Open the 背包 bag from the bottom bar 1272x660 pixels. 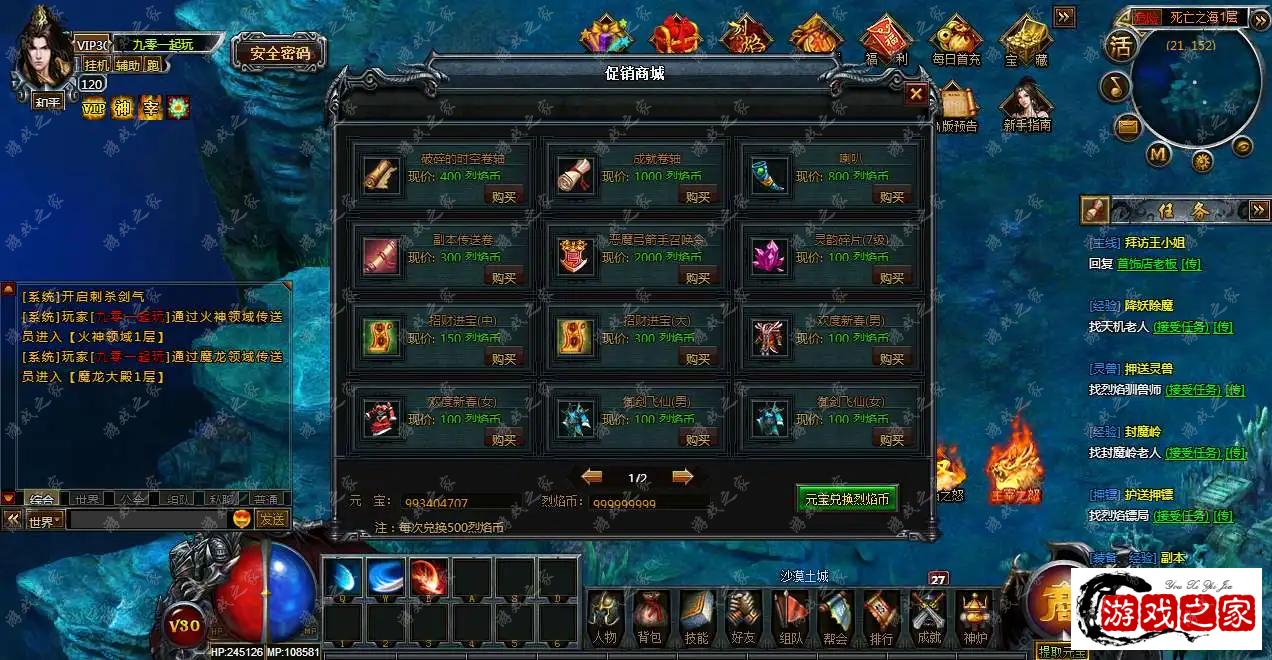pyautogui.click(x=649, y=615)
